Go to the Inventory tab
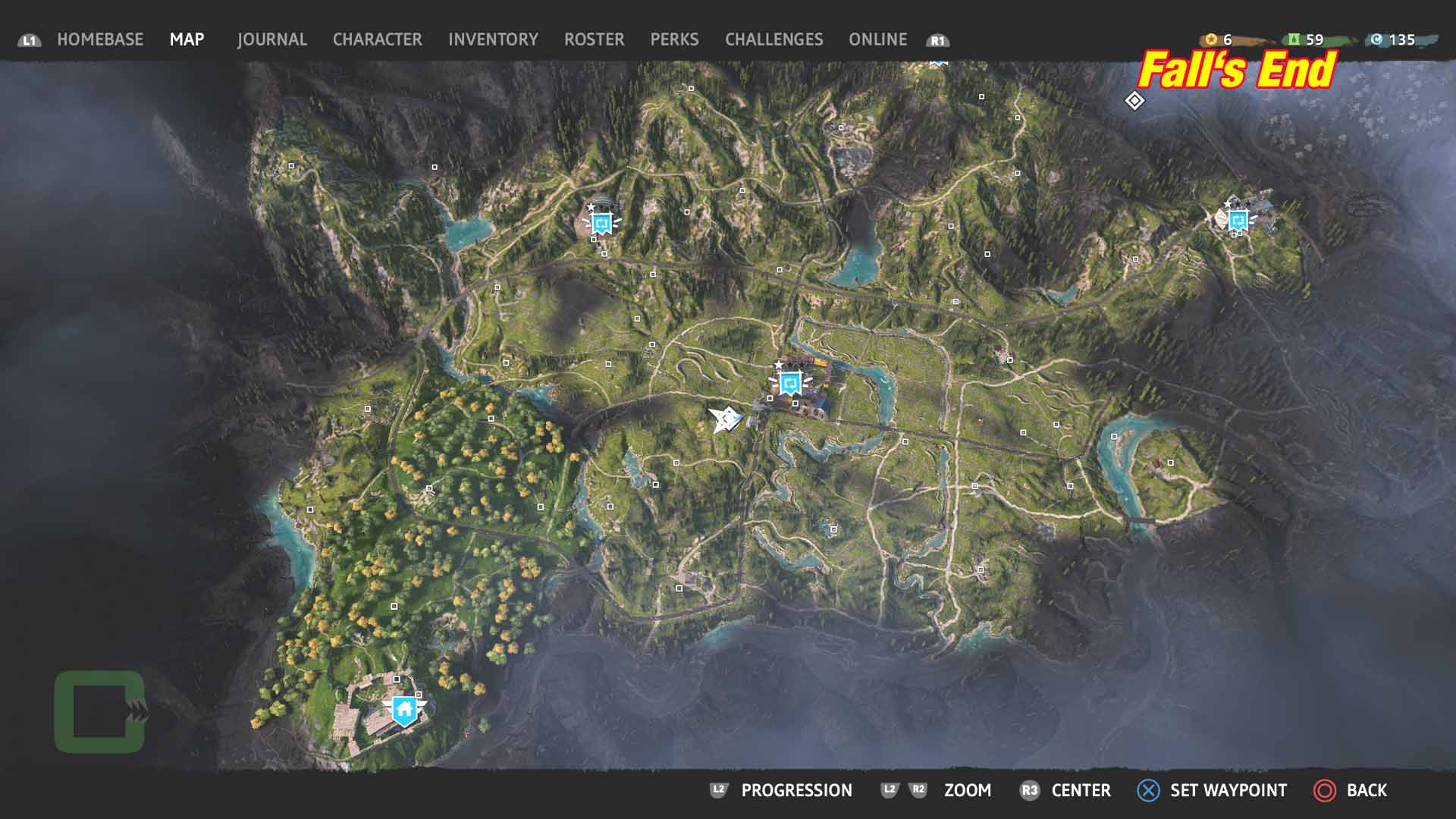1456x819 pixels. [x=493, y=39]
